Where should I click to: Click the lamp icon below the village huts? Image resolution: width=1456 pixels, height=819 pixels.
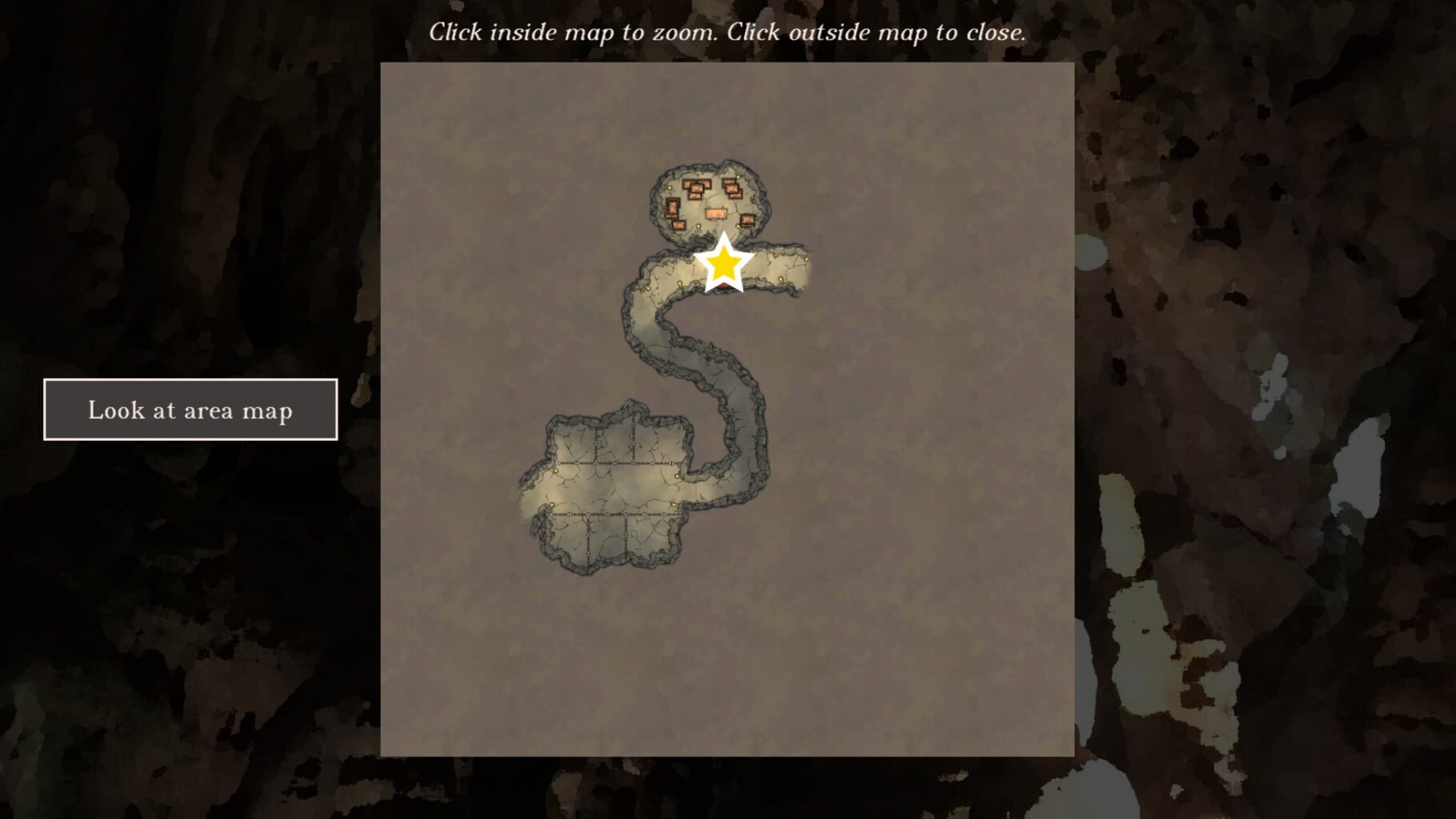pyautogui.click(x=698, y=227)
